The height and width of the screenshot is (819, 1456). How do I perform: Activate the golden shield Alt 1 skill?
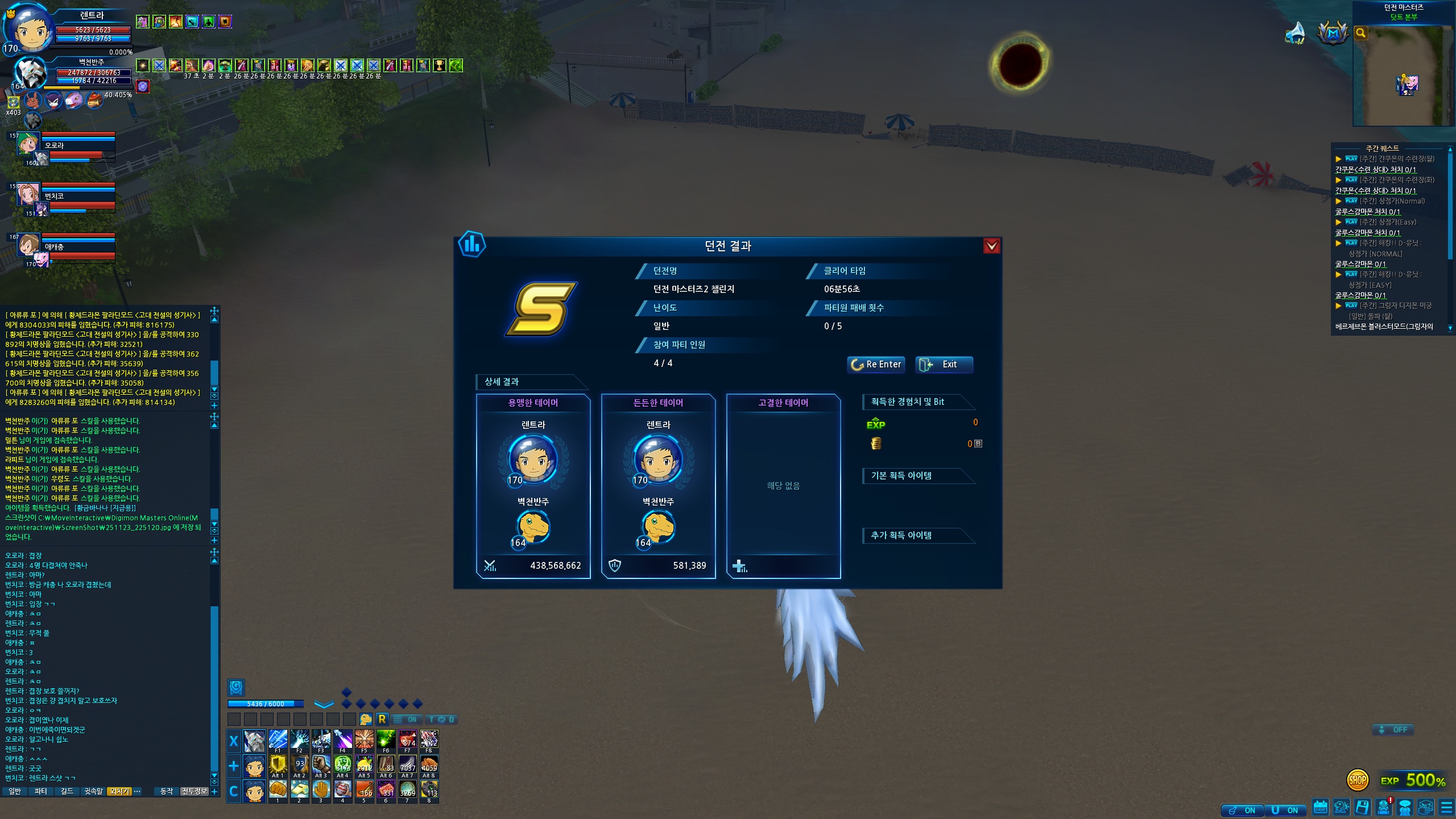[x=278, y=765]
